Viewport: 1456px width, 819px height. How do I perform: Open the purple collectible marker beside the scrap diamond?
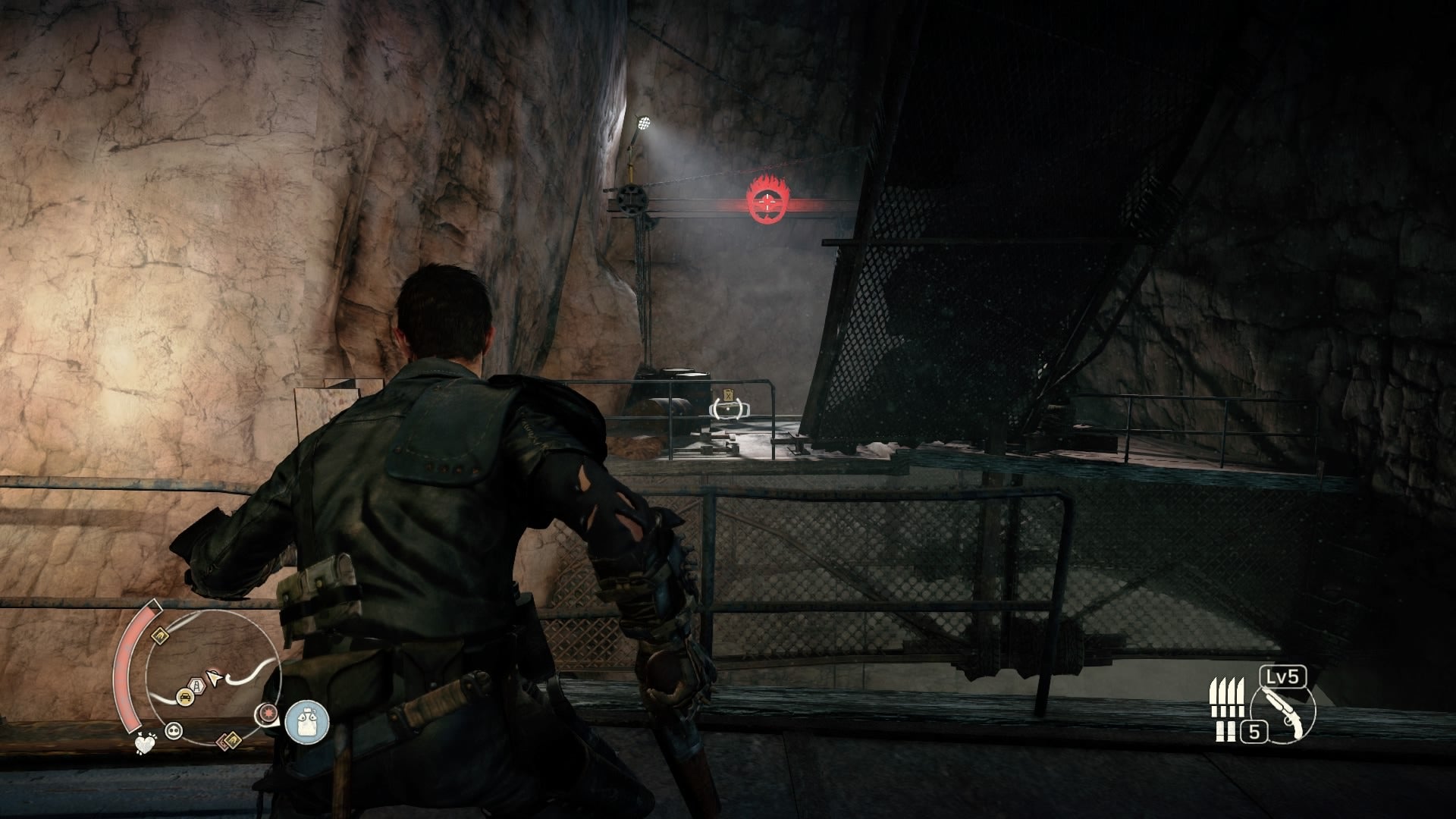[x=224, y=743]
